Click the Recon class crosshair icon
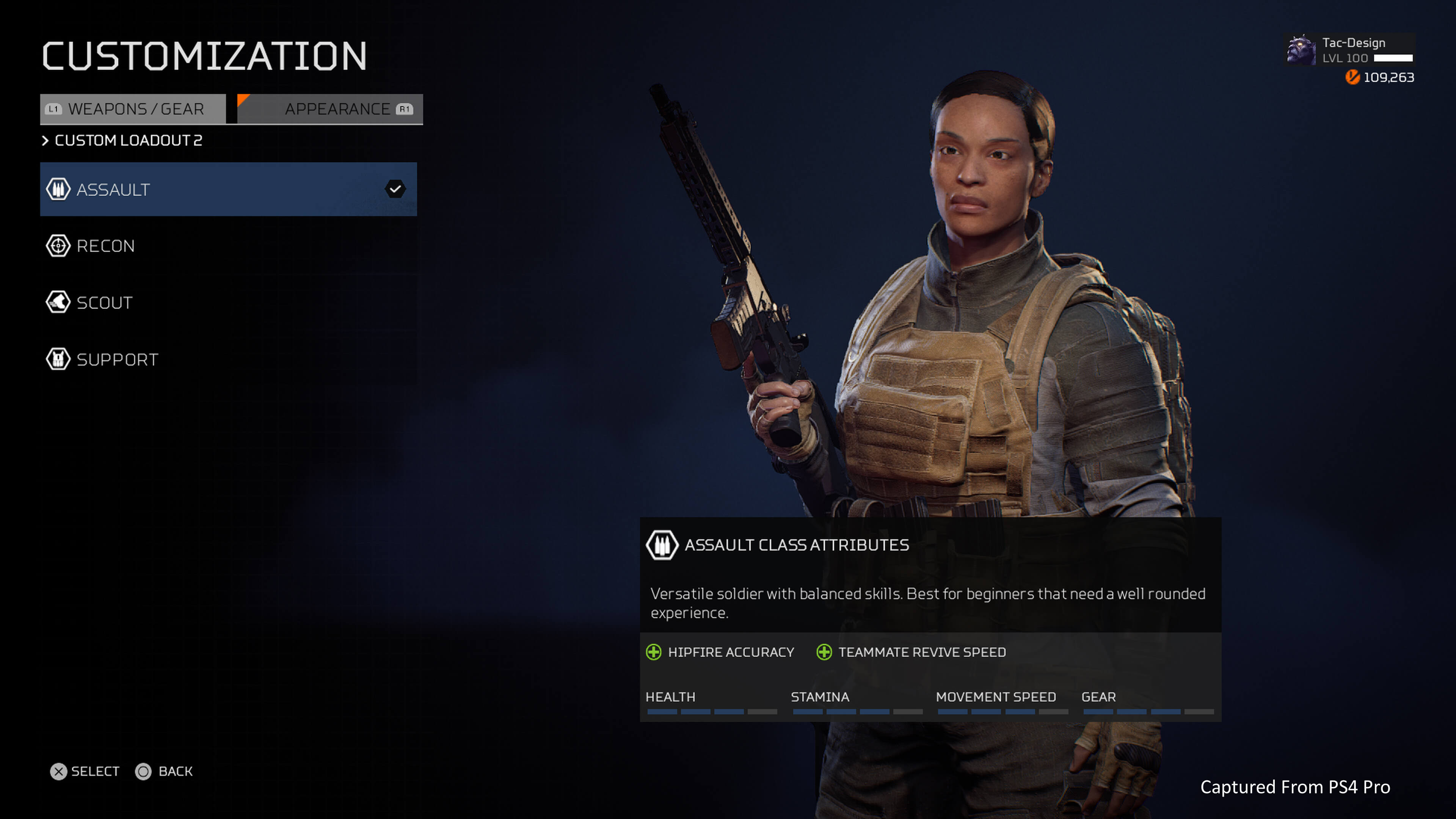The width and height of the screenshot is (1456, 819). [x=58, y=246]
